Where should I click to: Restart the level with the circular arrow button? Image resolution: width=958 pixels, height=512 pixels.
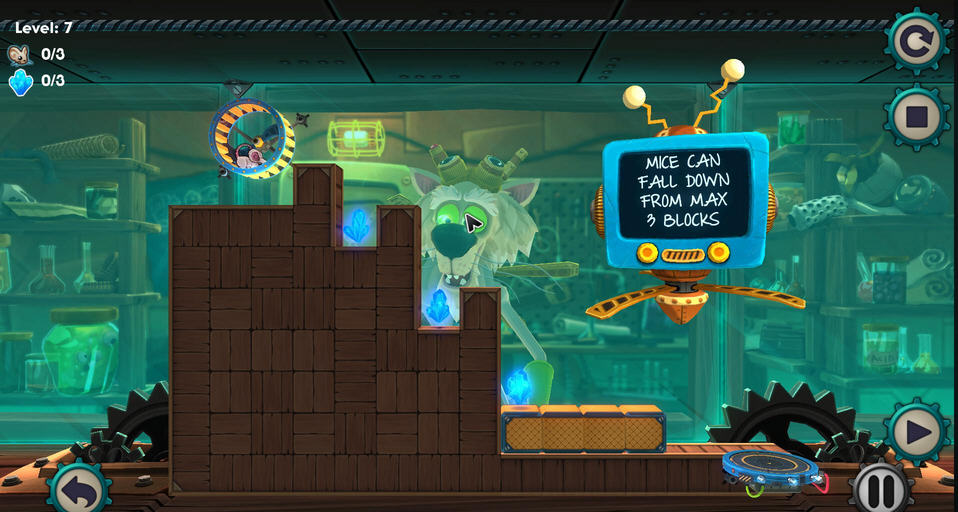(x=915, y=41)
